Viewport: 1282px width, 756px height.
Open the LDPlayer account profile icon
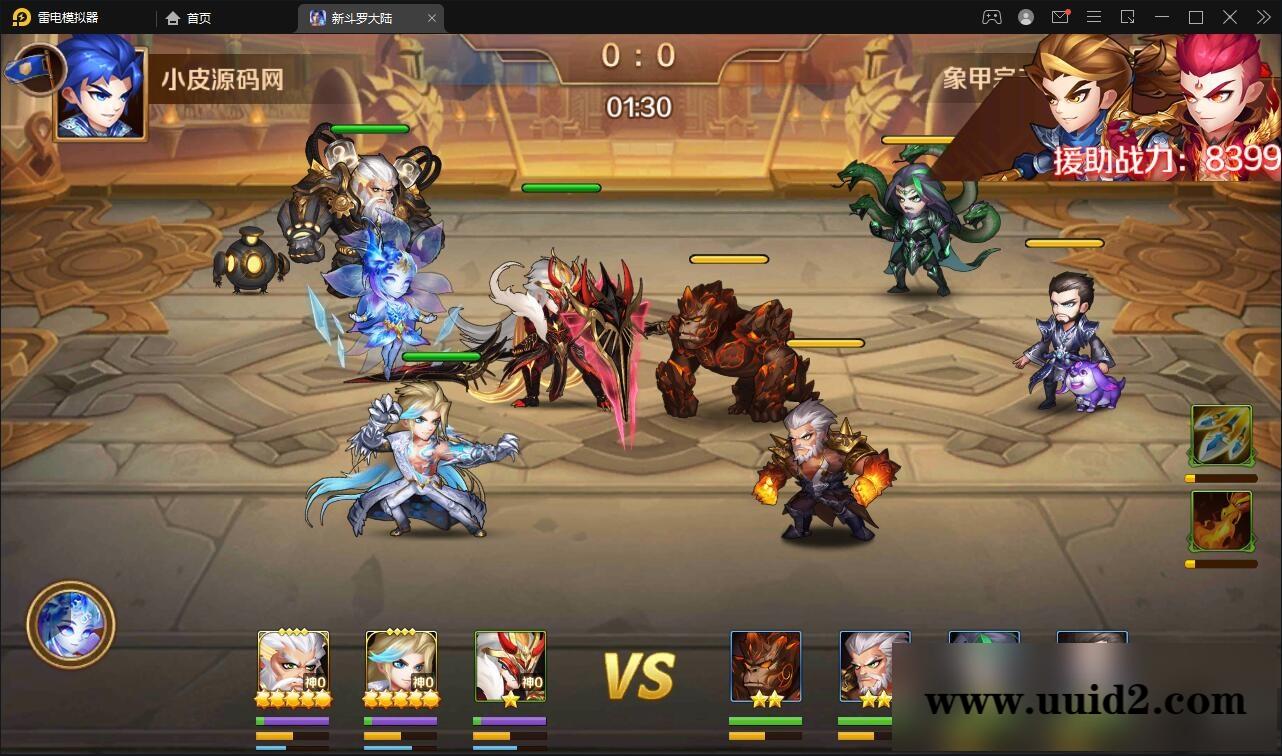1026,17
